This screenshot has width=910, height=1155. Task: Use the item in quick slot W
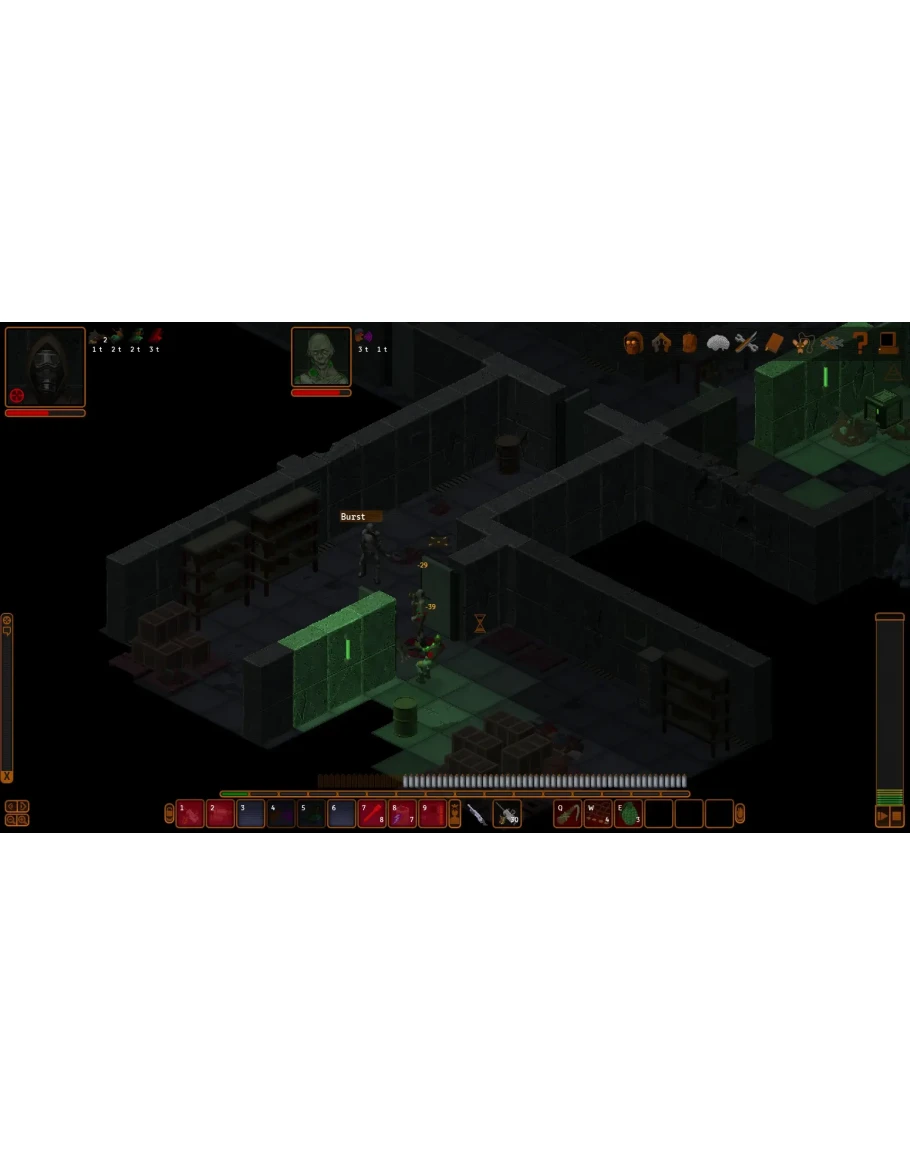click(x=598, y=814)
